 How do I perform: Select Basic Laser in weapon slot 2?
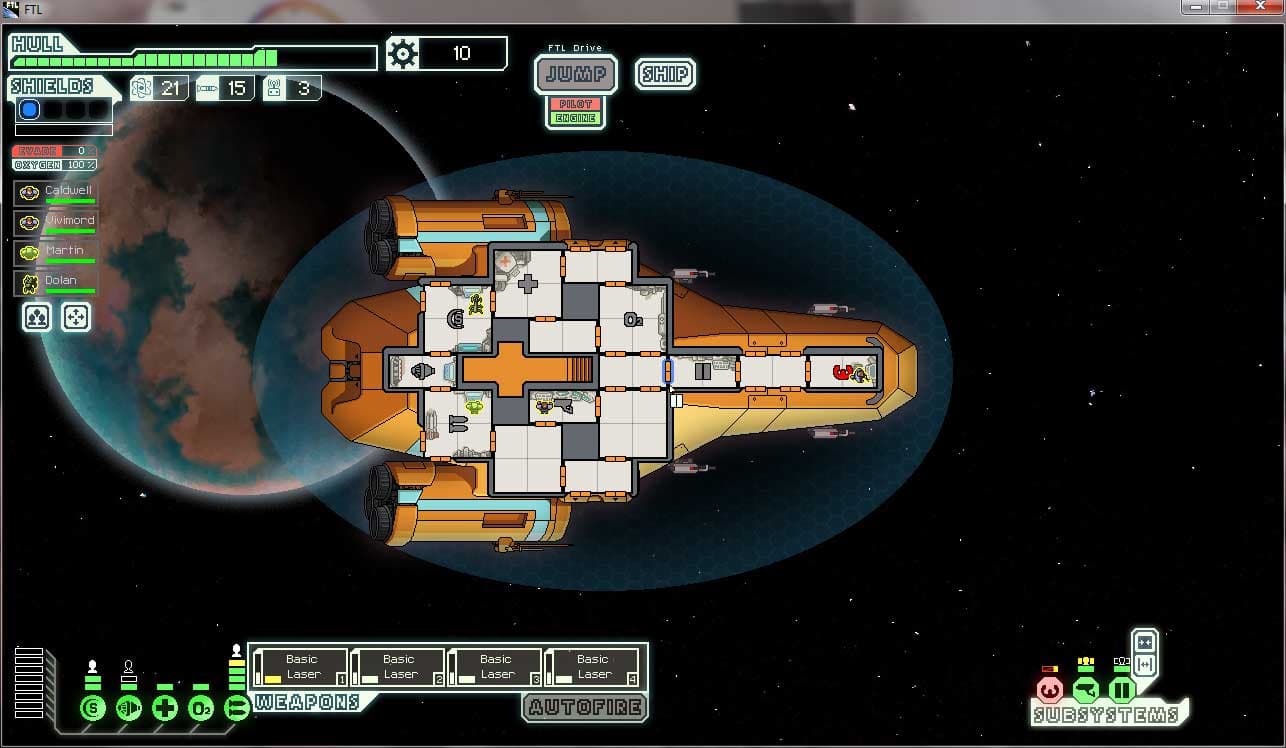(x=397, y=667)
